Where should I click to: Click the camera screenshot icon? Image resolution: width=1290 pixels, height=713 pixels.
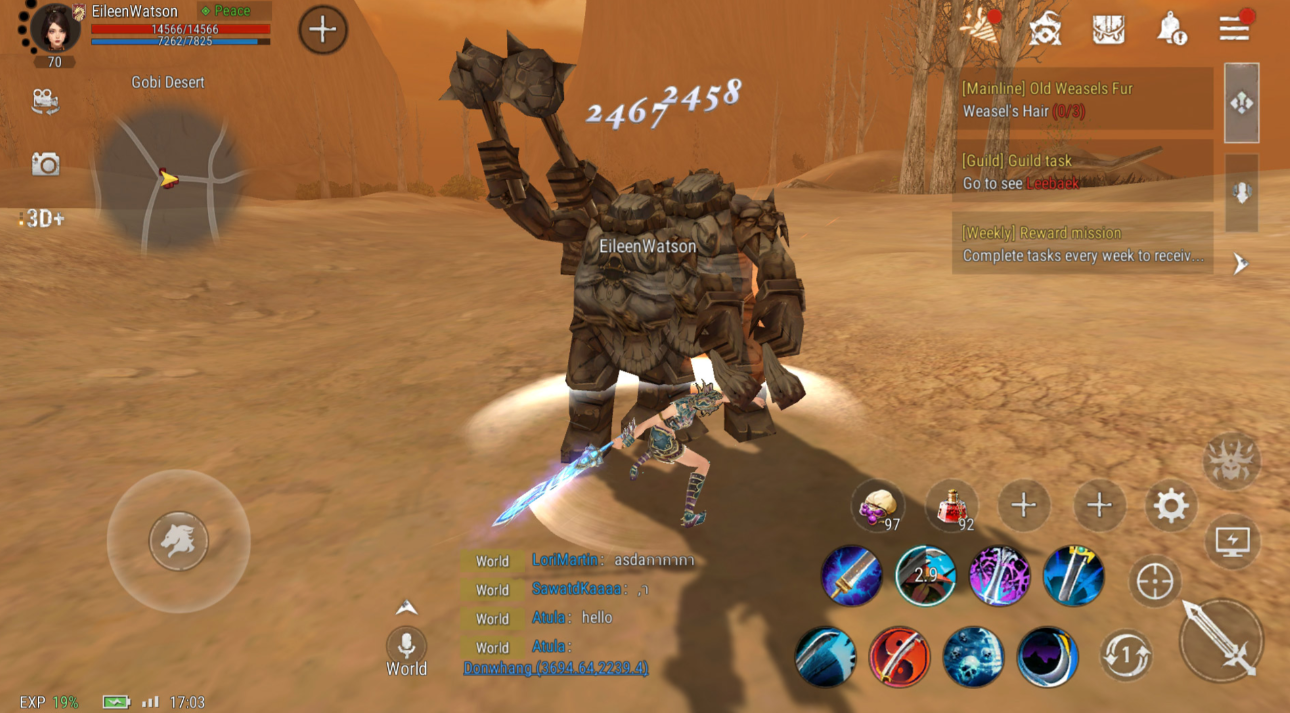[45, 164]
